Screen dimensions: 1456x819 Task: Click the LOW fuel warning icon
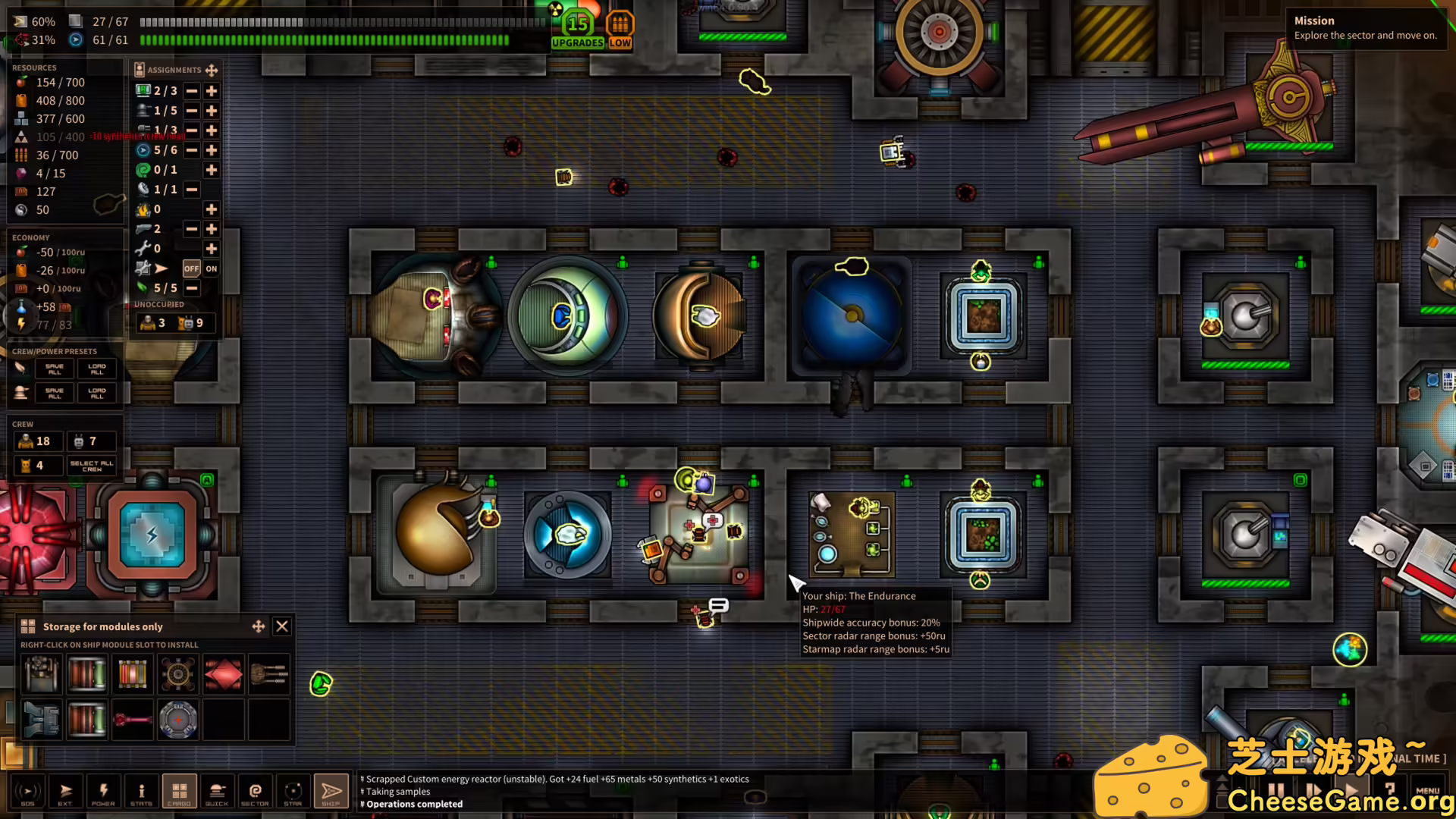click(620, 23)
